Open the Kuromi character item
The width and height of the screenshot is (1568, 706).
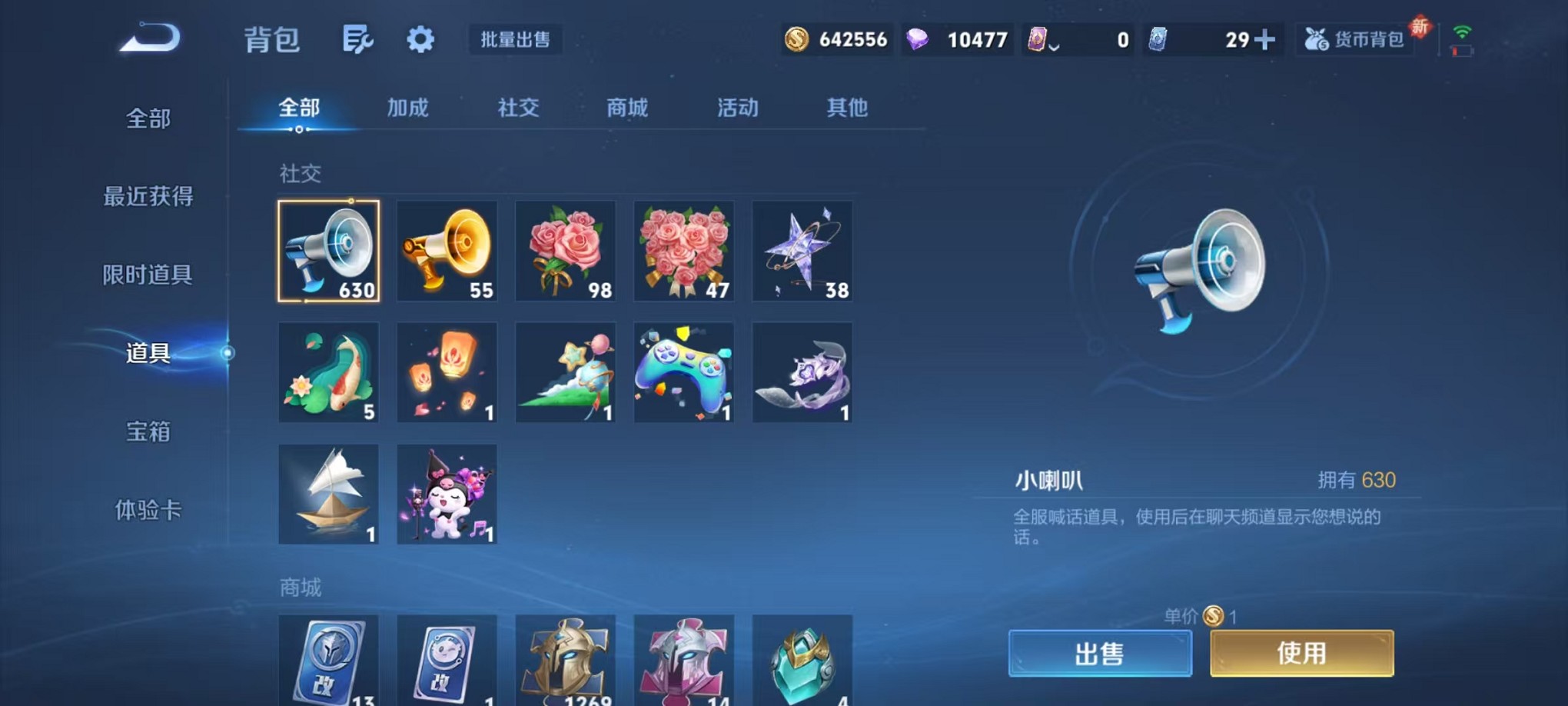pos(447,494)
